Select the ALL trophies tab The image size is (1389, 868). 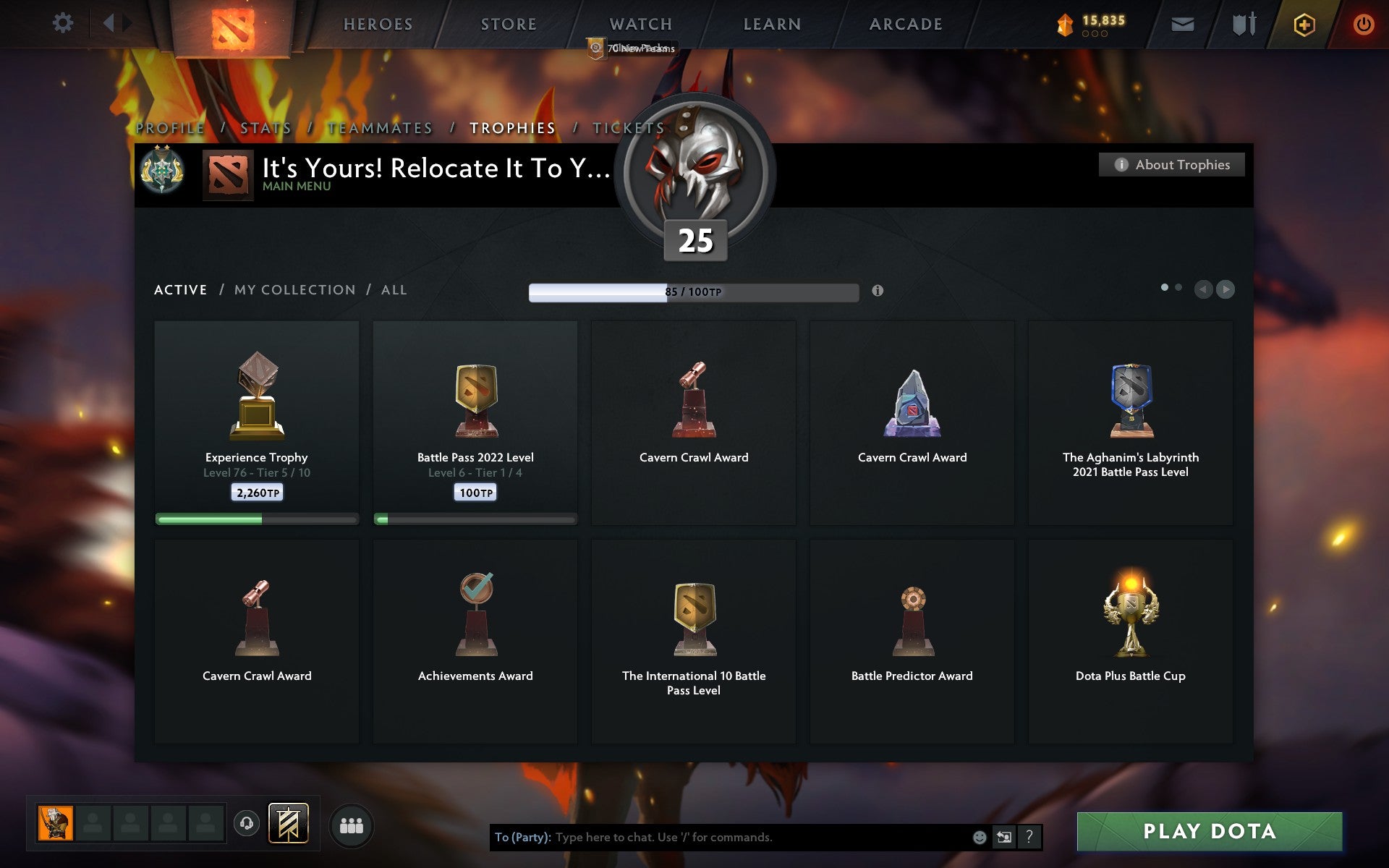394,289
